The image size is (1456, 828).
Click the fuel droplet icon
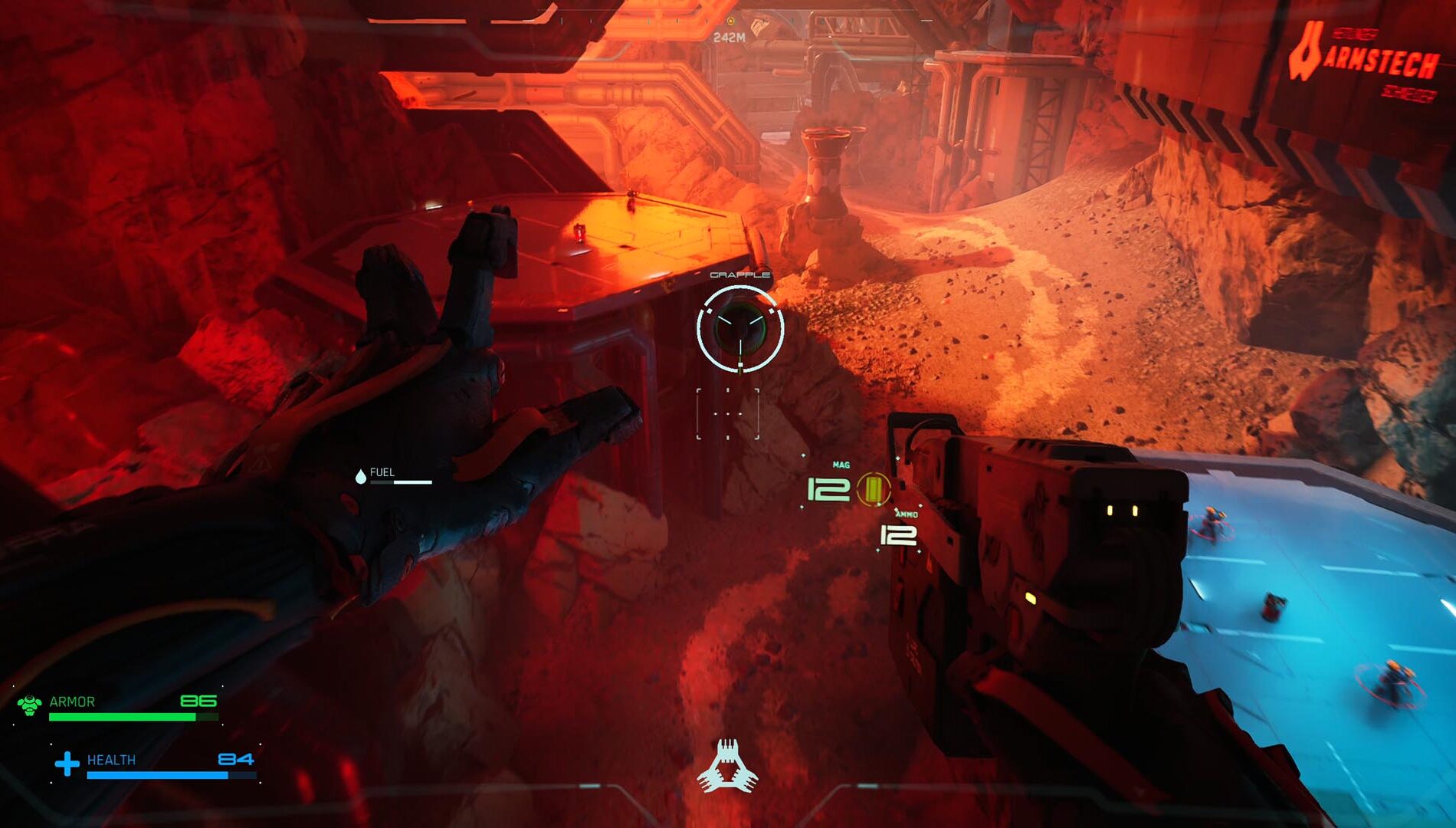[x=361, y=476]
